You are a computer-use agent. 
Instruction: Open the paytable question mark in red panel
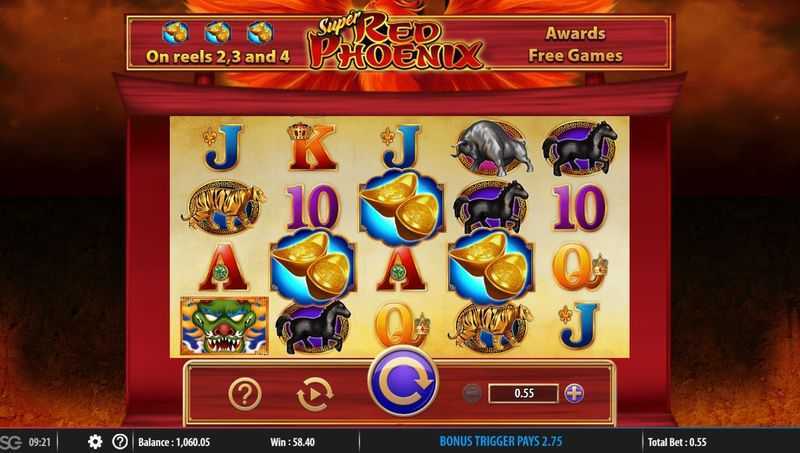click(245, 394)
